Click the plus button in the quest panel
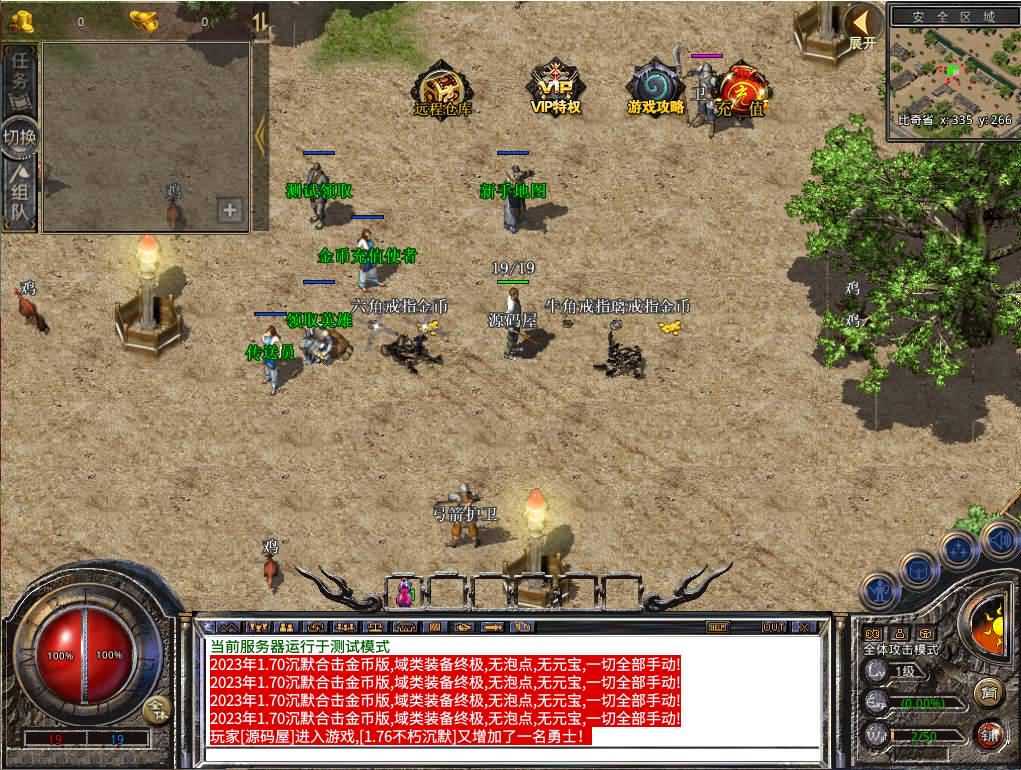This screenshot has height=770, width=1021. [x=230, y=210]
